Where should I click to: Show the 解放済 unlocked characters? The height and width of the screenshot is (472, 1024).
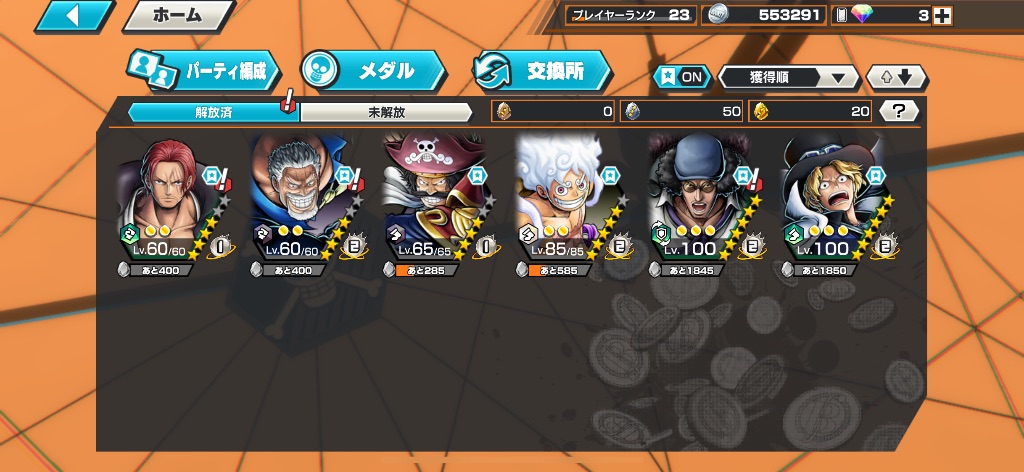[213, 112]
